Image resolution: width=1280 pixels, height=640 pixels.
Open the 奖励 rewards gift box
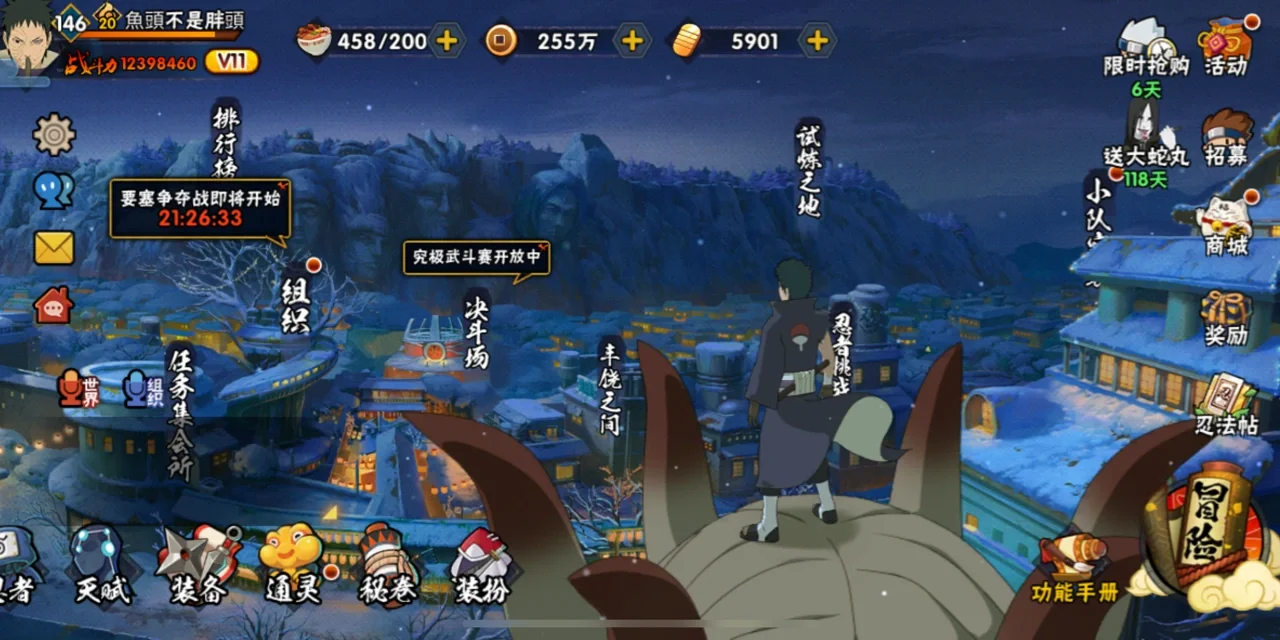point(1226,316)
